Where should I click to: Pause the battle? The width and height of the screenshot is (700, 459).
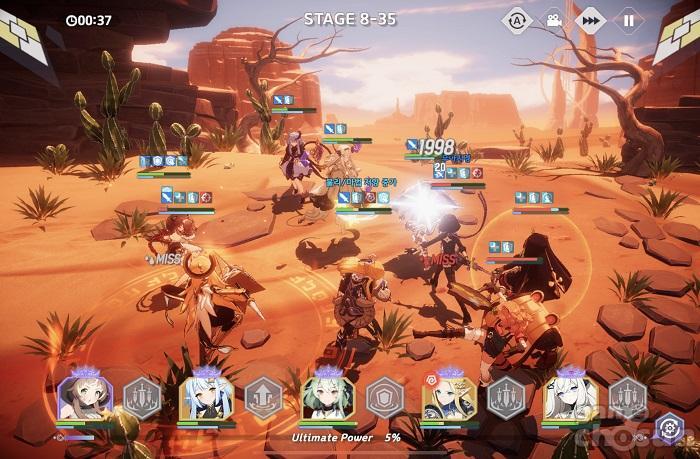[628, 19]
